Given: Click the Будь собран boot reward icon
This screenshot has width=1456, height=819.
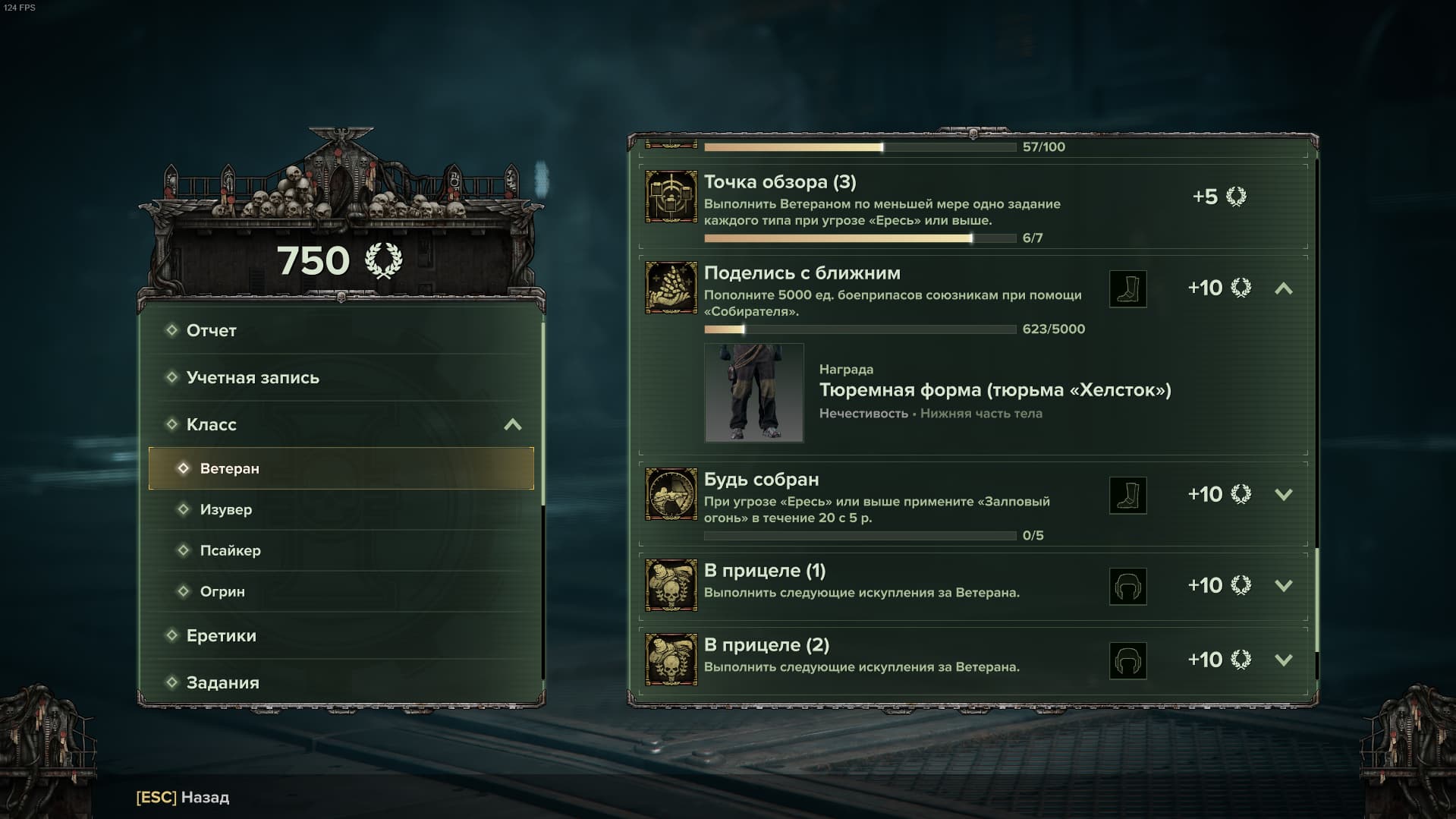Looking at the screenshot, I should point(1127,496).
